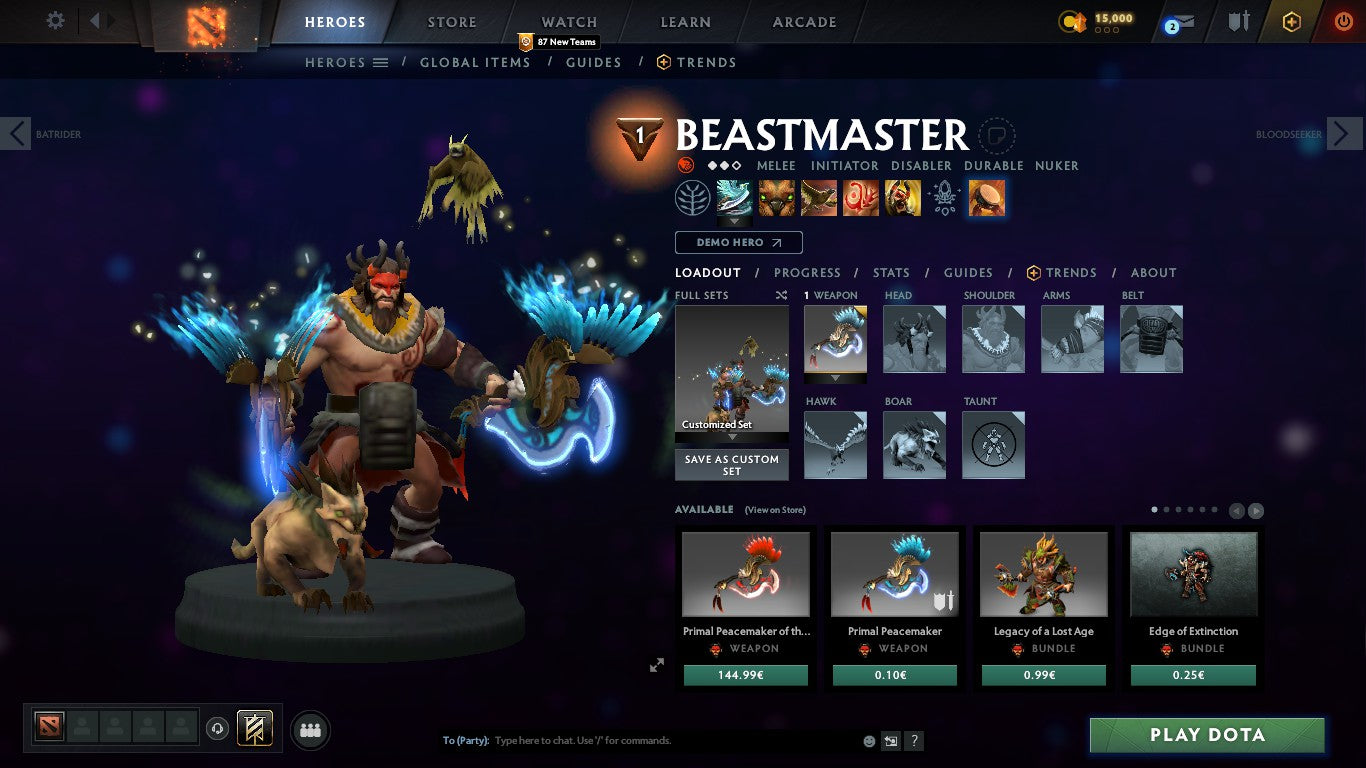This screenshot has width=1366, height=768.
Task: Open the mail notifications envelope icon
Action: [x=1183, y=20]
